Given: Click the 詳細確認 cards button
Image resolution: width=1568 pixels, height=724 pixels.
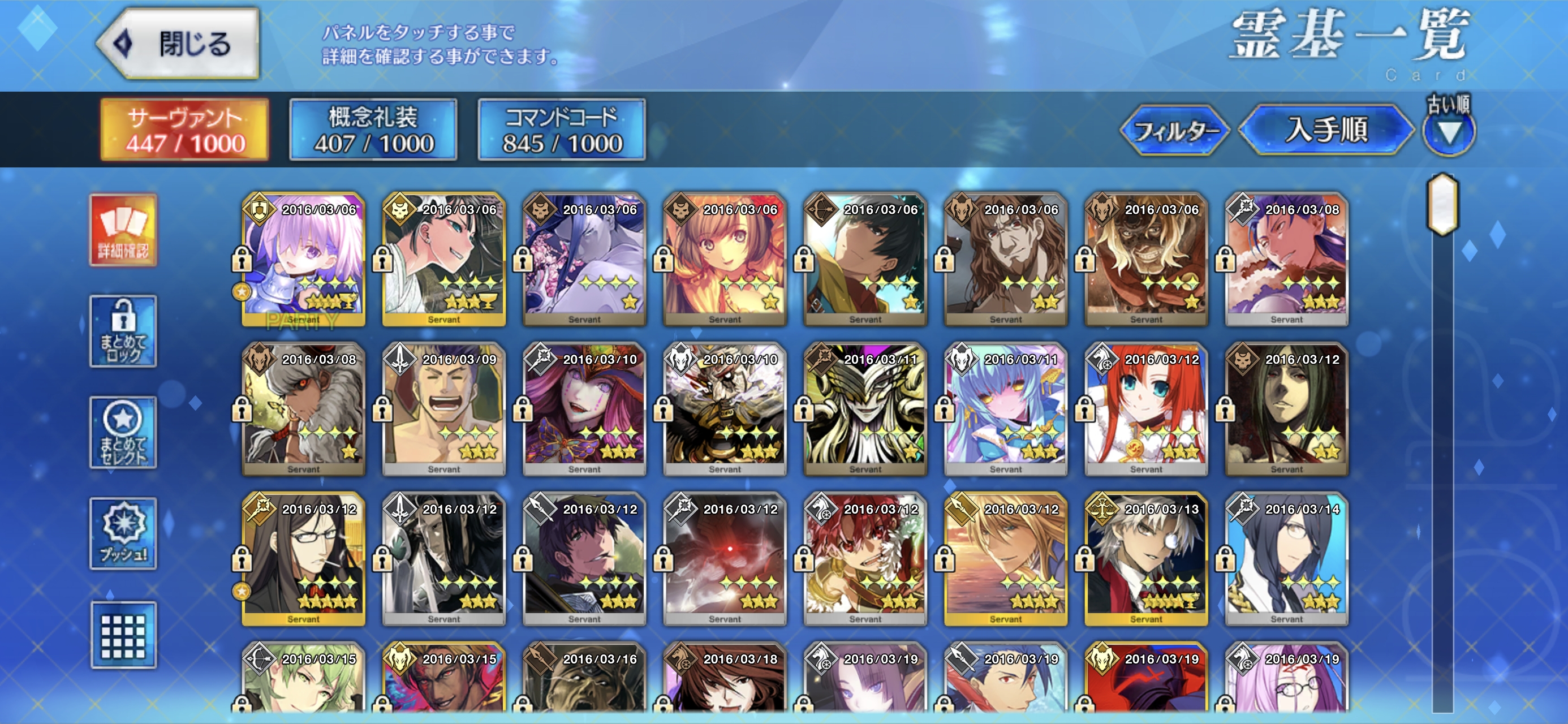Looking at the screenshot, I should [x=123, y=230].
